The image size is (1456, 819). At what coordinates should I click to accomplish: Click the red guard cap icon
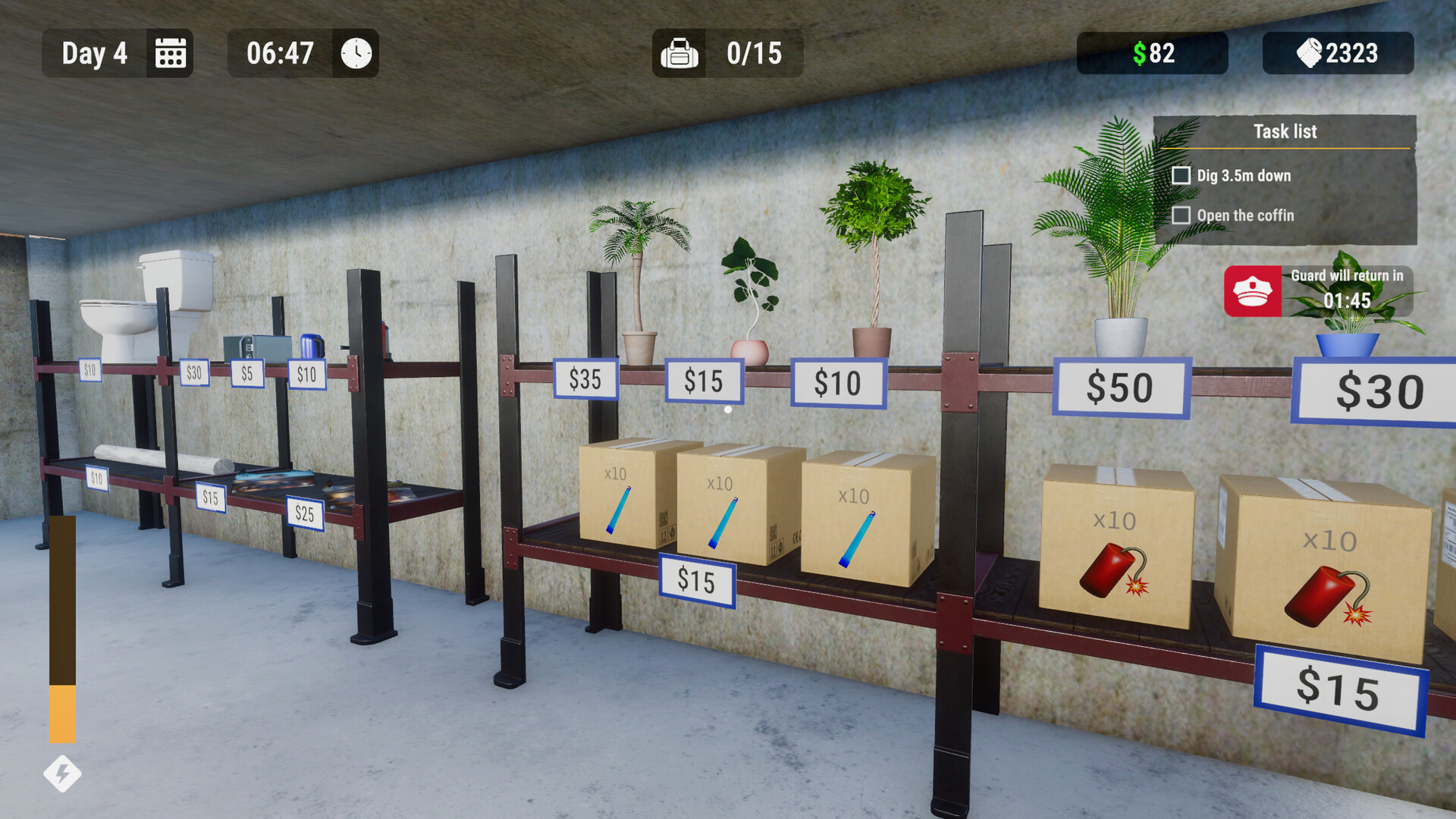coord(1252,292)
